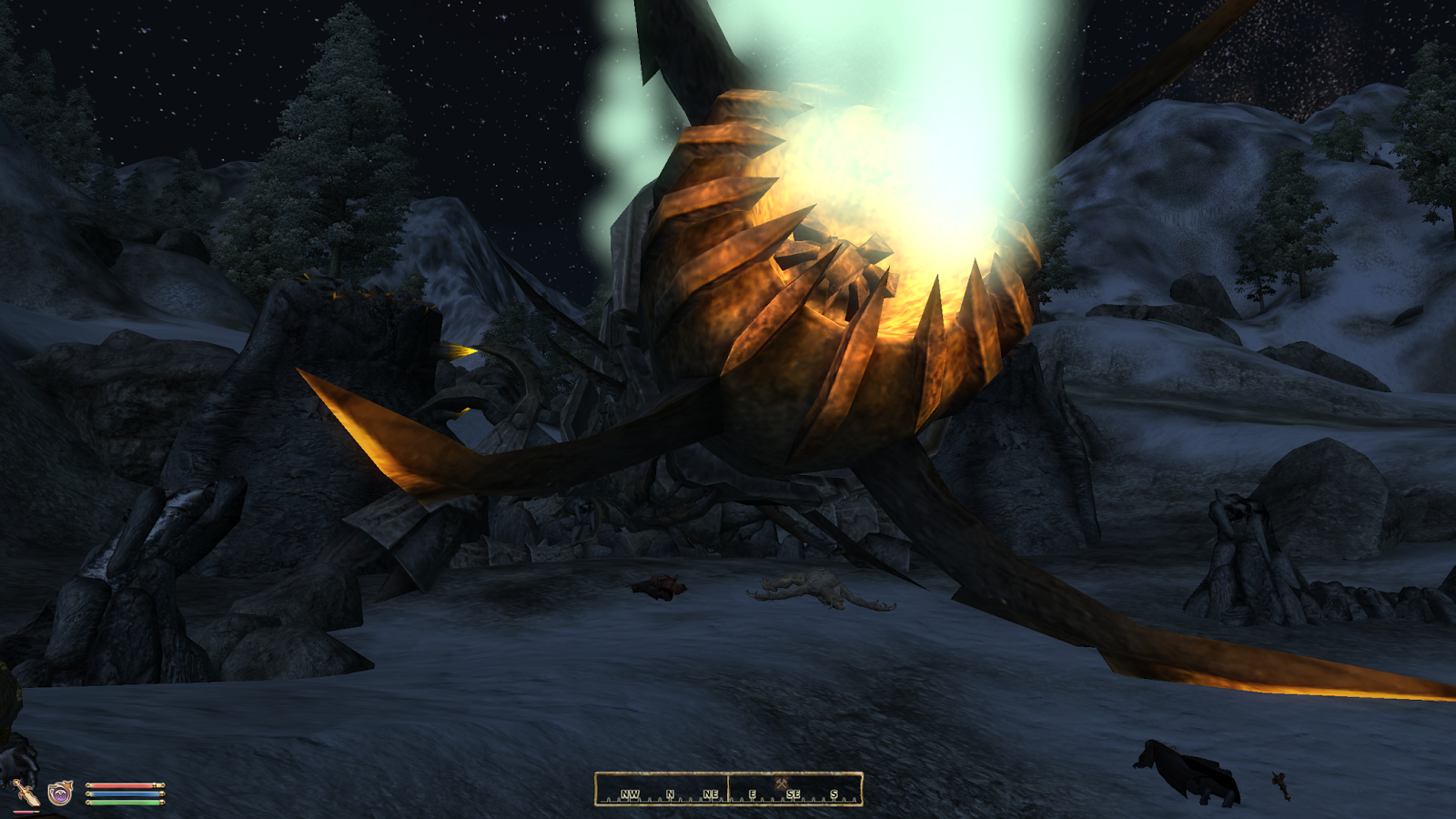Click the purple eagle emblem inside the spell icon
Screen dimensions: 1456x819
[60, 794]
